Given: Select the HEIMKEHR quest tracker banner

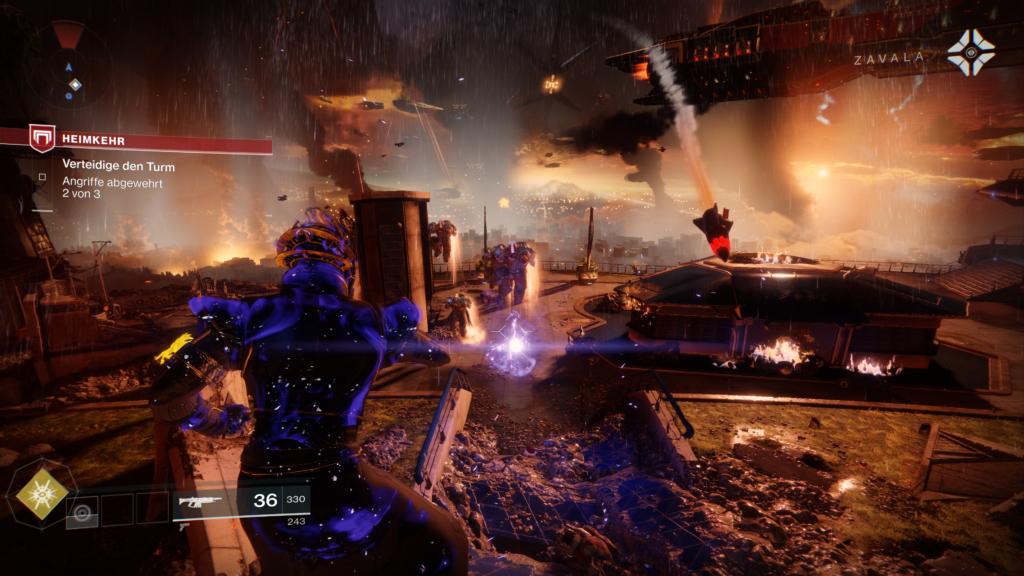Looking at the screenshot, I should click(150, 141).
